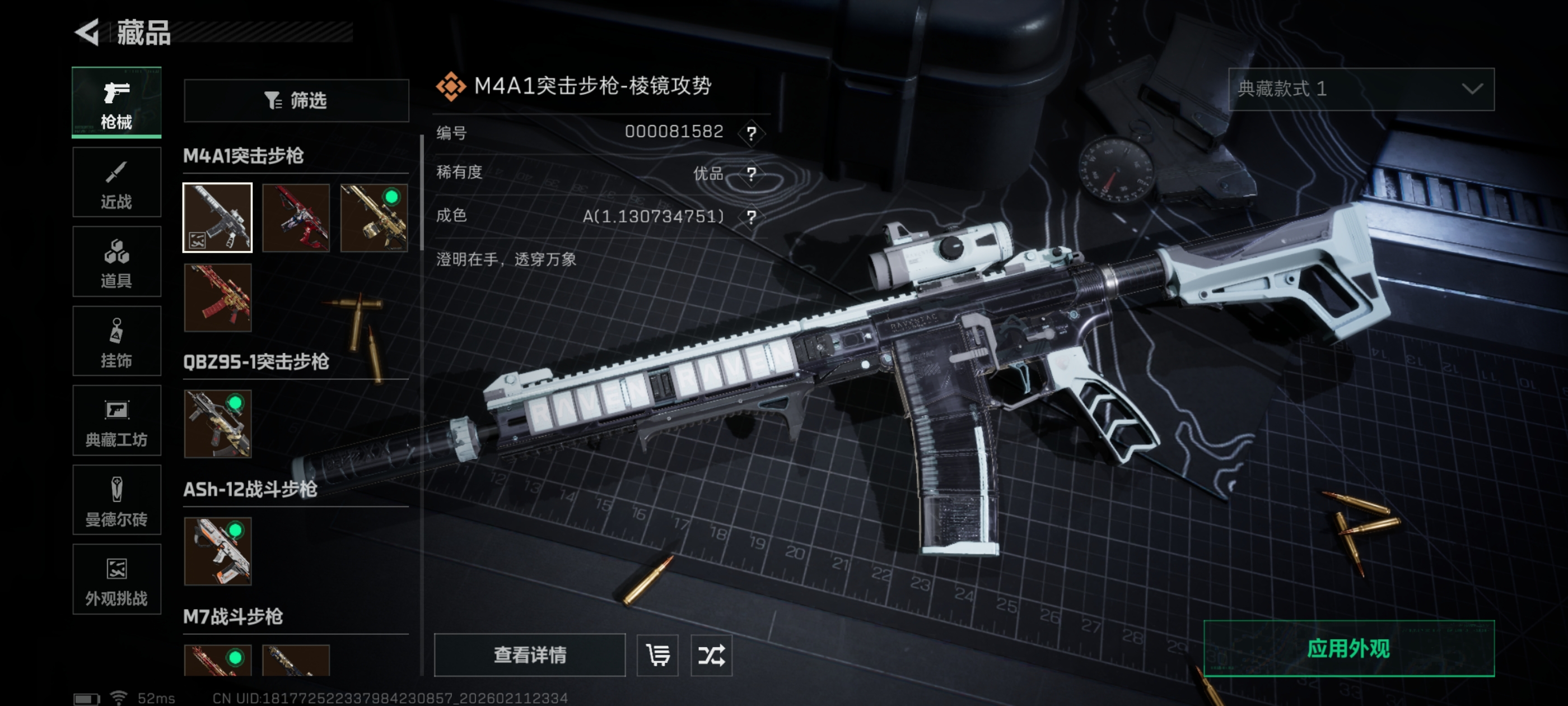Go back using the arrow beside 藏品

click(87, 32)
